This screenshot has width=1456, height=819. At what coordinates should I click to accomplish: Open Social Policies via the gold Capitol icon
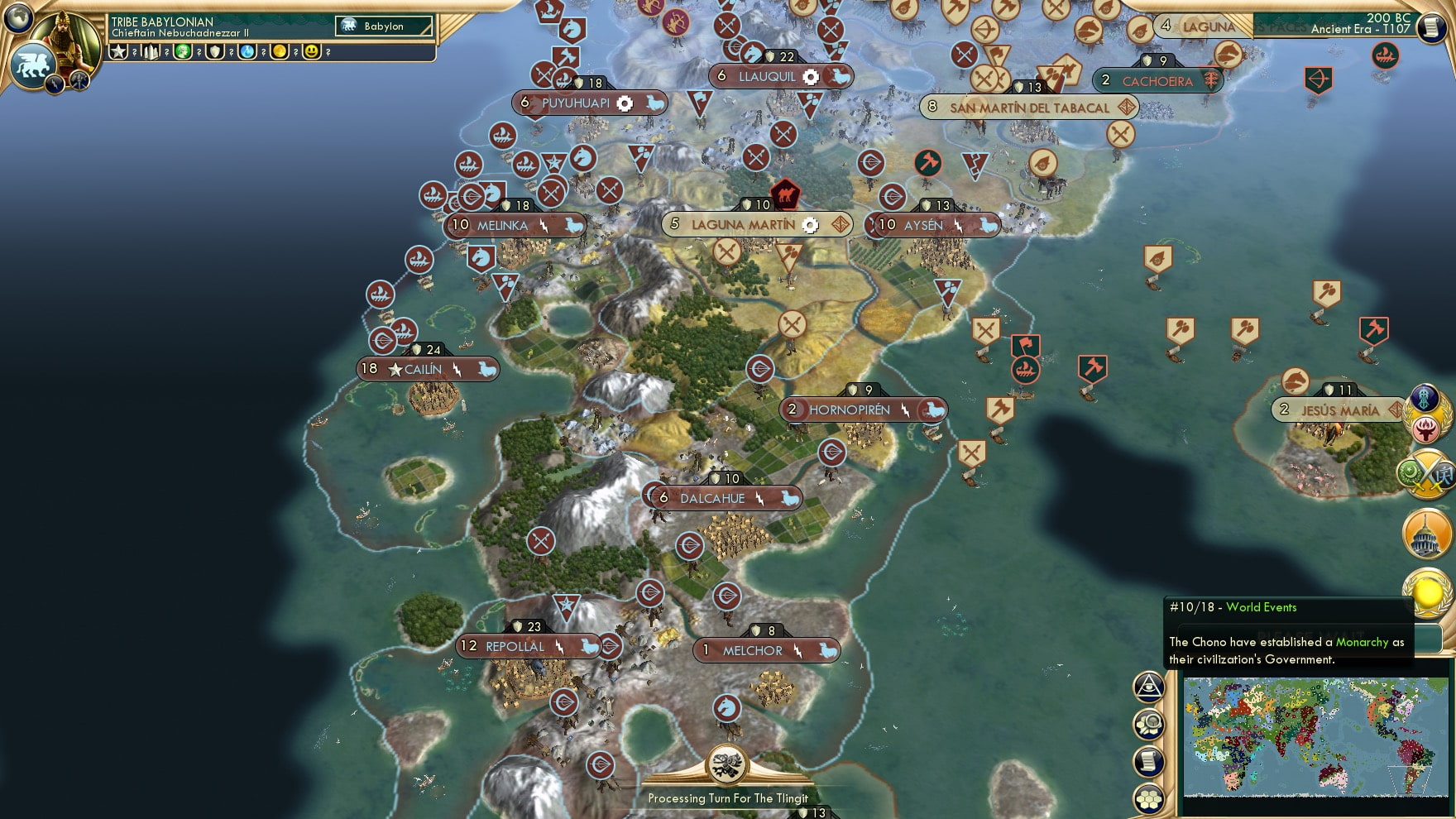[x=1425, y=532]
